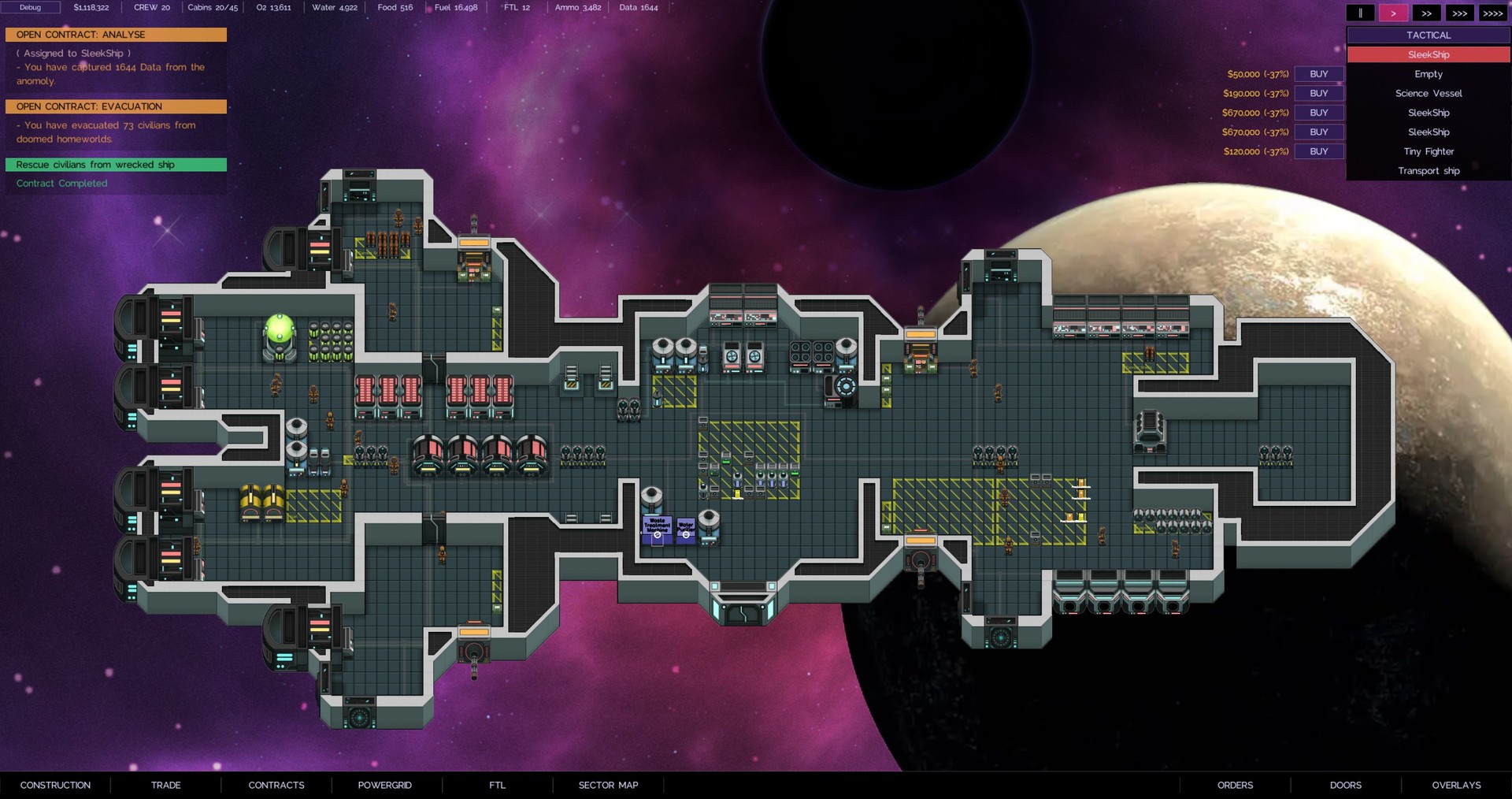Switch to the POWERGRID tab
The image size is (1512, 799).
385,785
